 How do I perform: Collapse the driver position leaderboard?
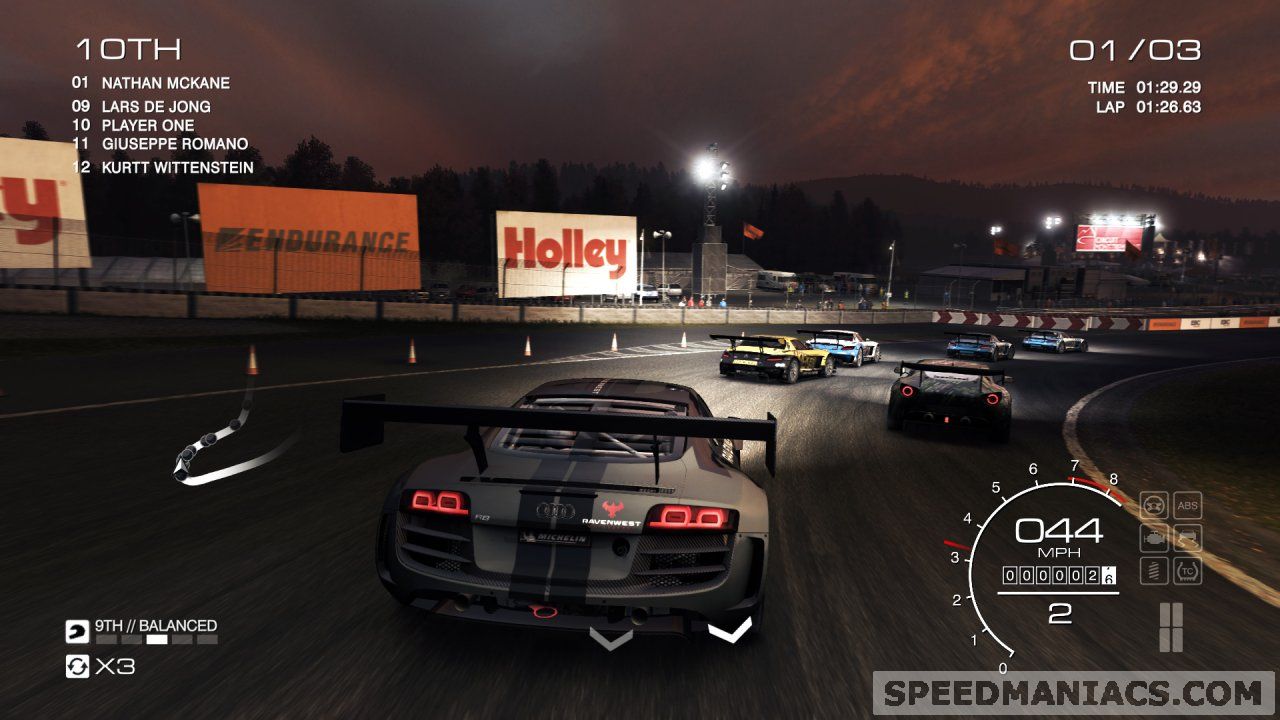click(x=129, y=46)
